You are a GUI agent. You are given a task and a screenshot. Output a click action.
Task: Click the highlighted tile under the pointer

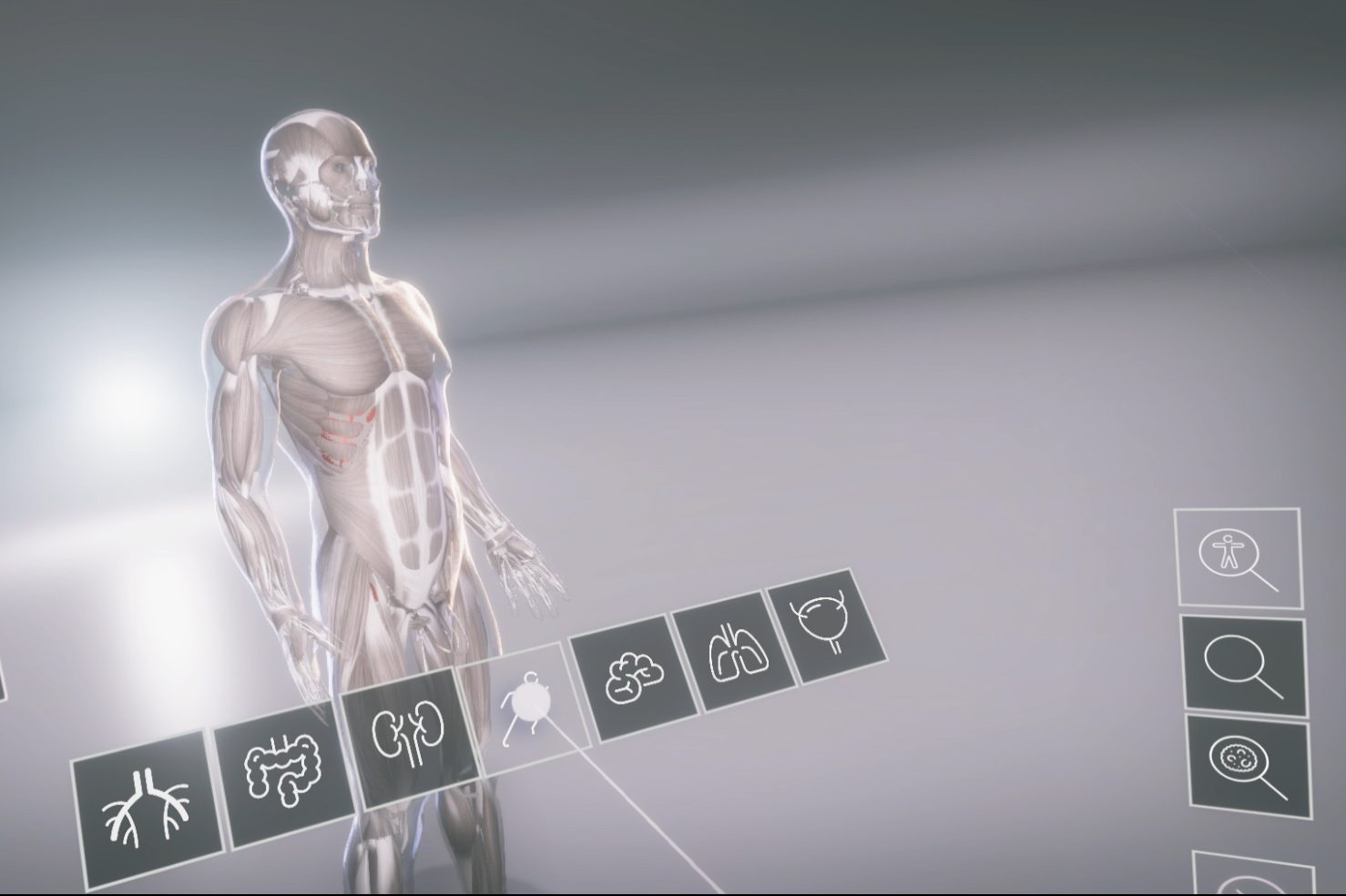pos(525,706)
